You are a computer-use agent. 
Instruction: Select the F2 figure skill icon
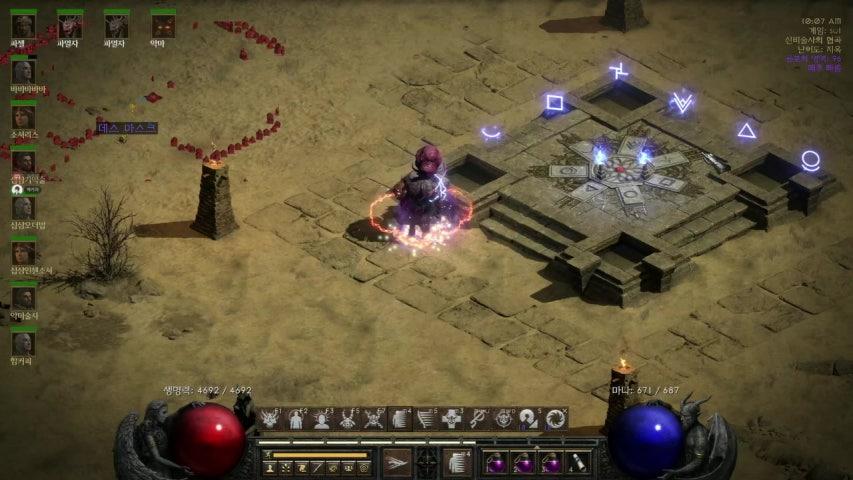pyautogui.click(x=296, y=419)
